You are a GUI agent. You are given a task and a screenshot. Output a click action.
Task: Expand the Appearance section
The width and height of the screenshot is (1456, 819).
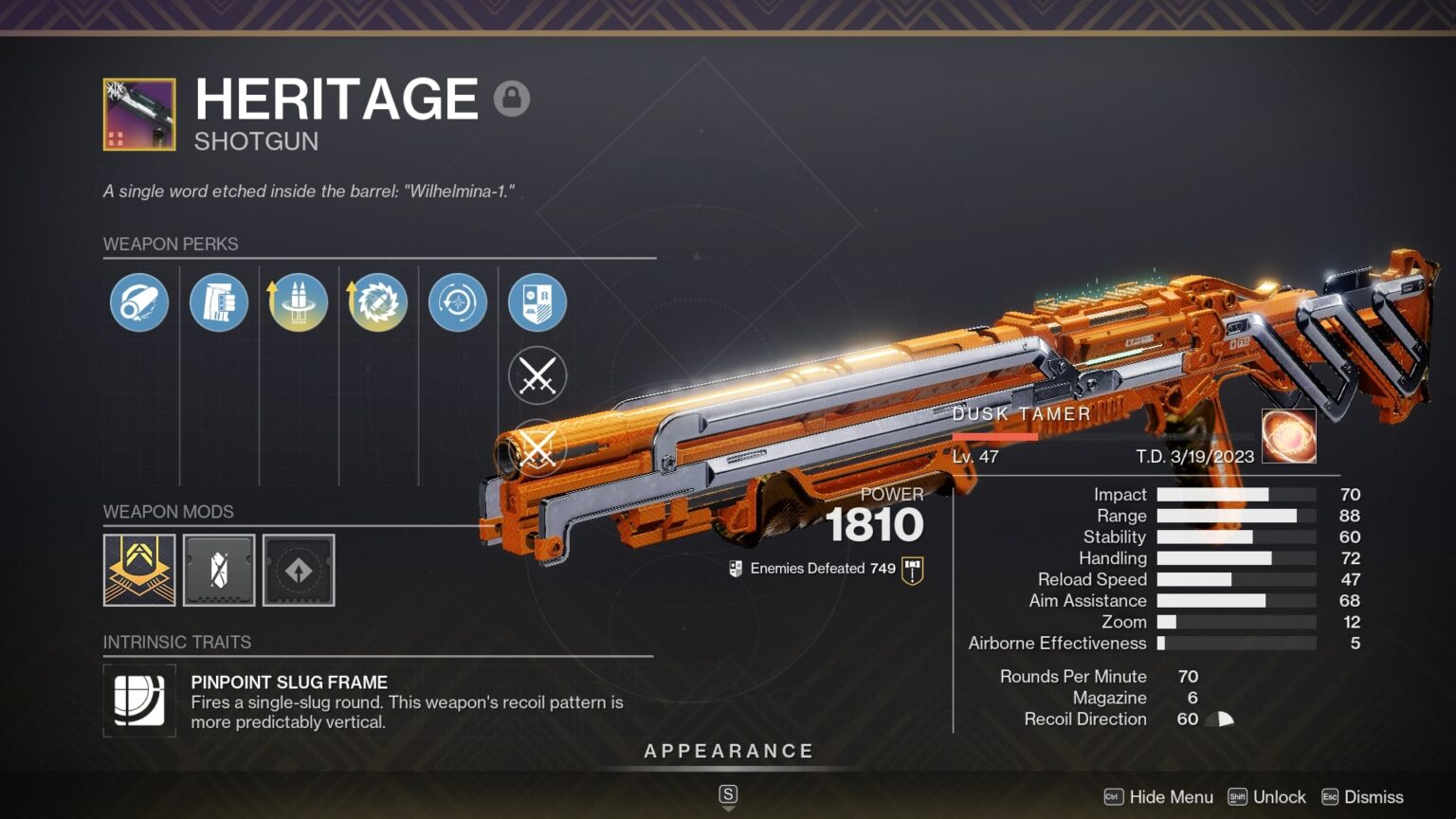coord(729,750)
